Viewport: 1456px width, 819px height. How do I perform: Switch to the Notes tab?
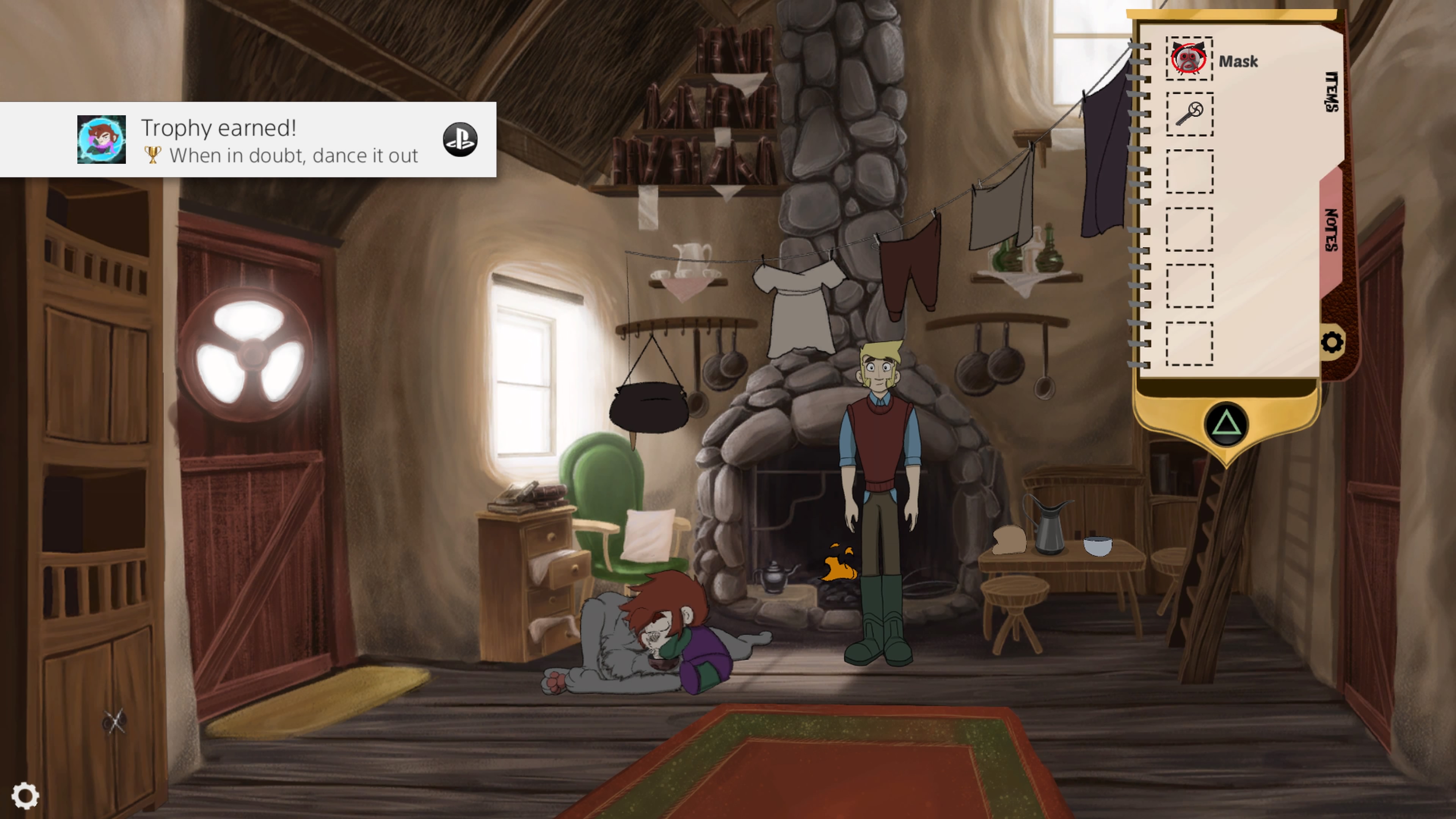1332,230
